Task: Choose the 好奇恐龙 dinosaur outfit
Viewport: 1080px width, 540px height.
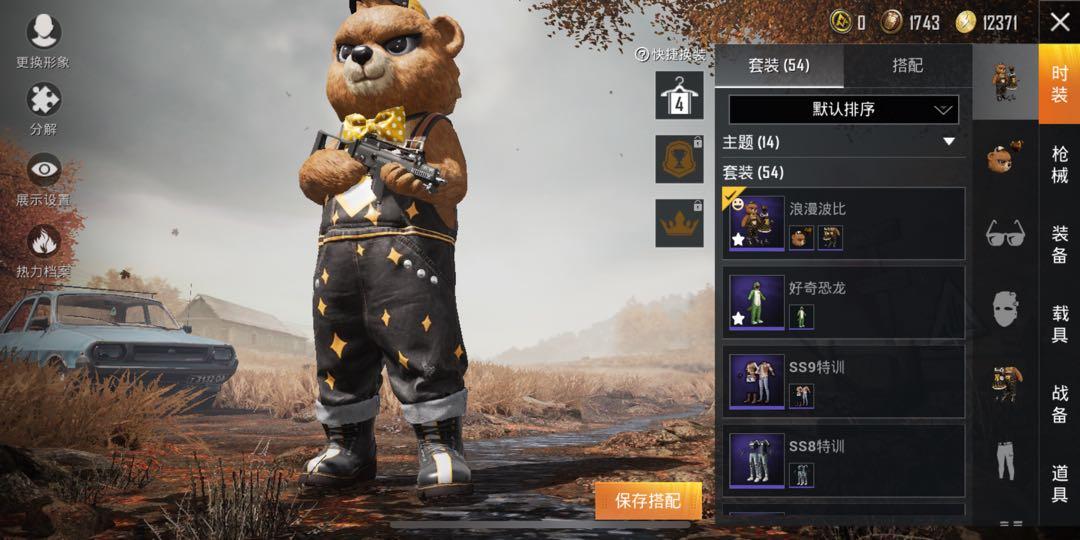Action: tap(843, 302)
